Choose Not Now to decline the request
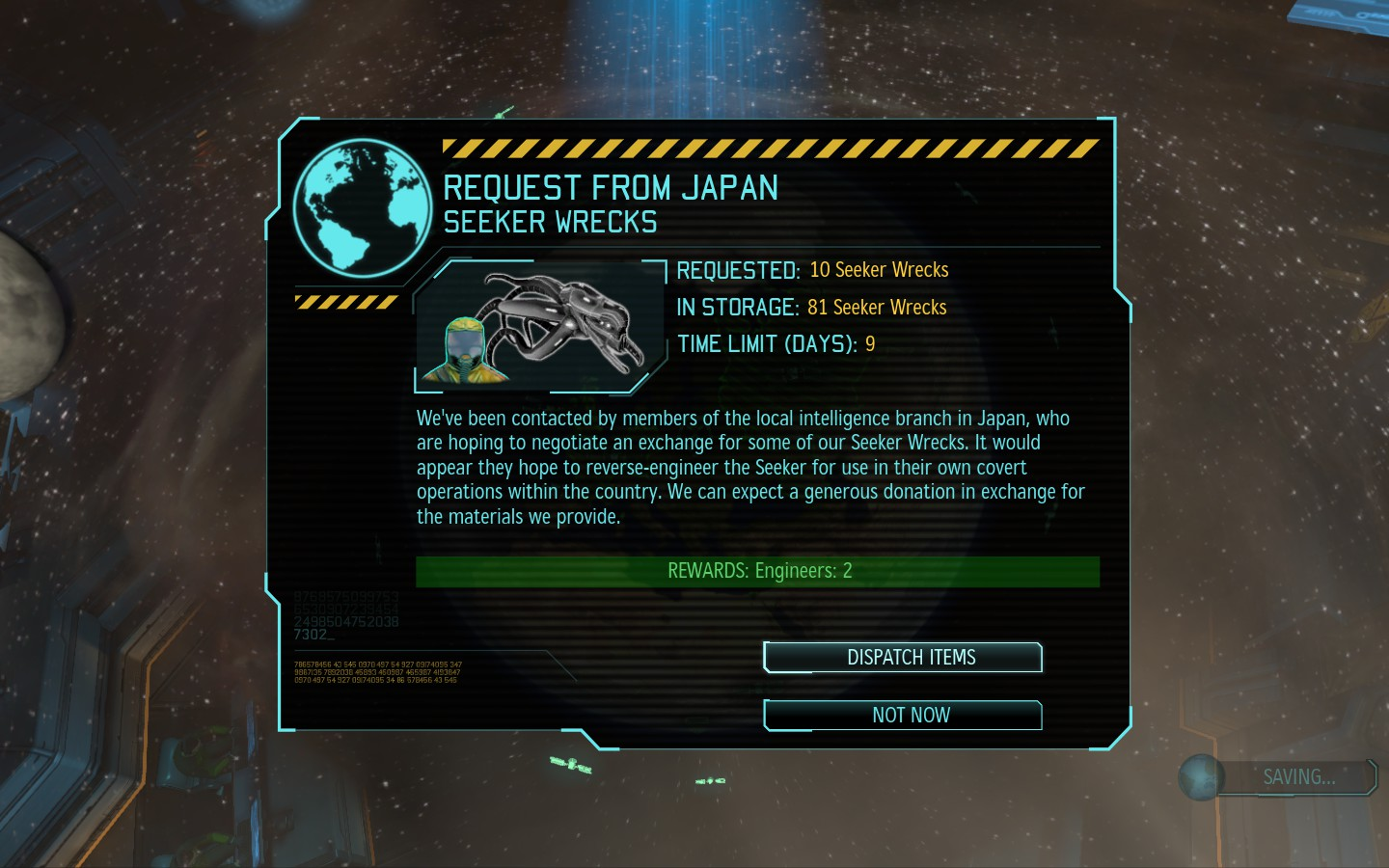Image resolution: width=1389 pixels, height=868 pixels. pos(903,716)
